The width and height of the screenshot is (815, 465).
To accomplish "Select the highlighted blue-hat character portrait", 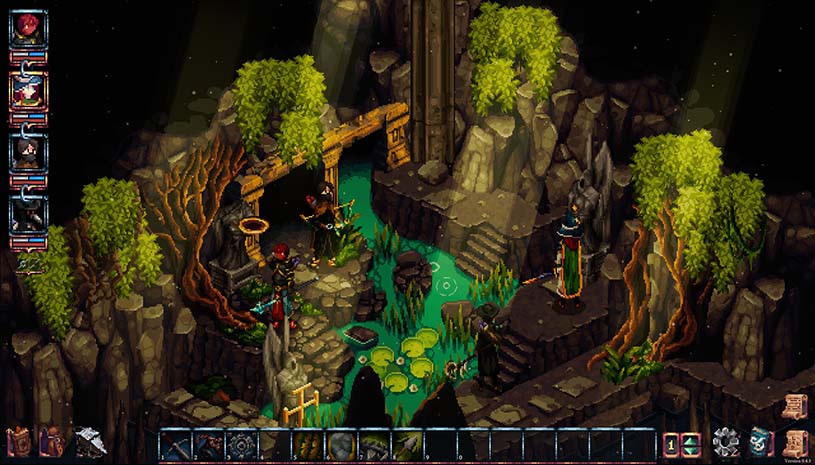I will (28, 90).
